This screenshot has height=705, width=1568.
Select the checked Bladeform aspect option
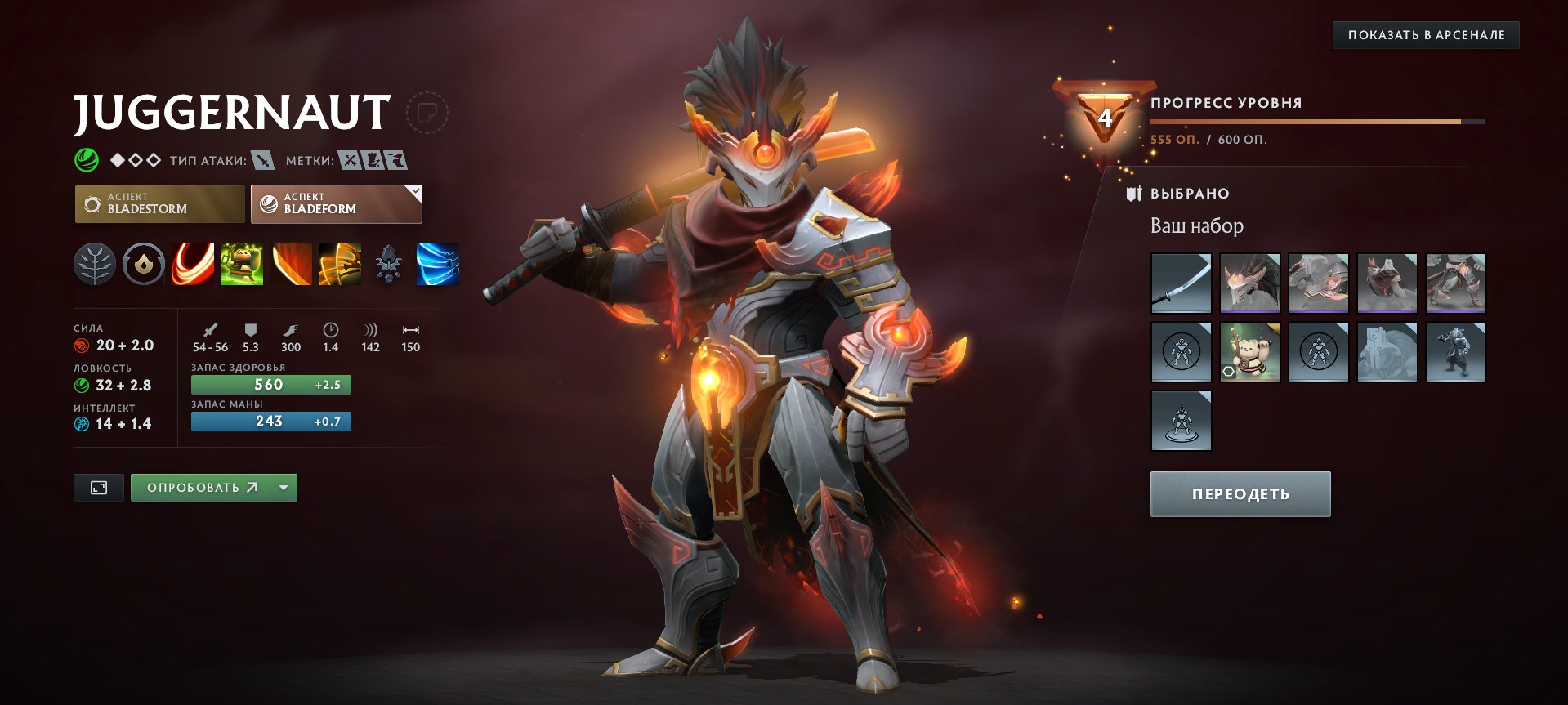tap(335, 203)
